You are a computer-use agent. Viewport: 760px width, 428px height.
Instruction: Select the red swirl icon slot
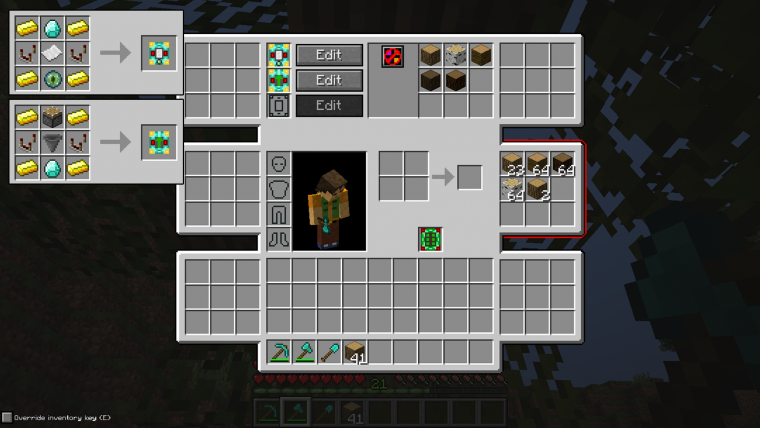coord(393,56)
